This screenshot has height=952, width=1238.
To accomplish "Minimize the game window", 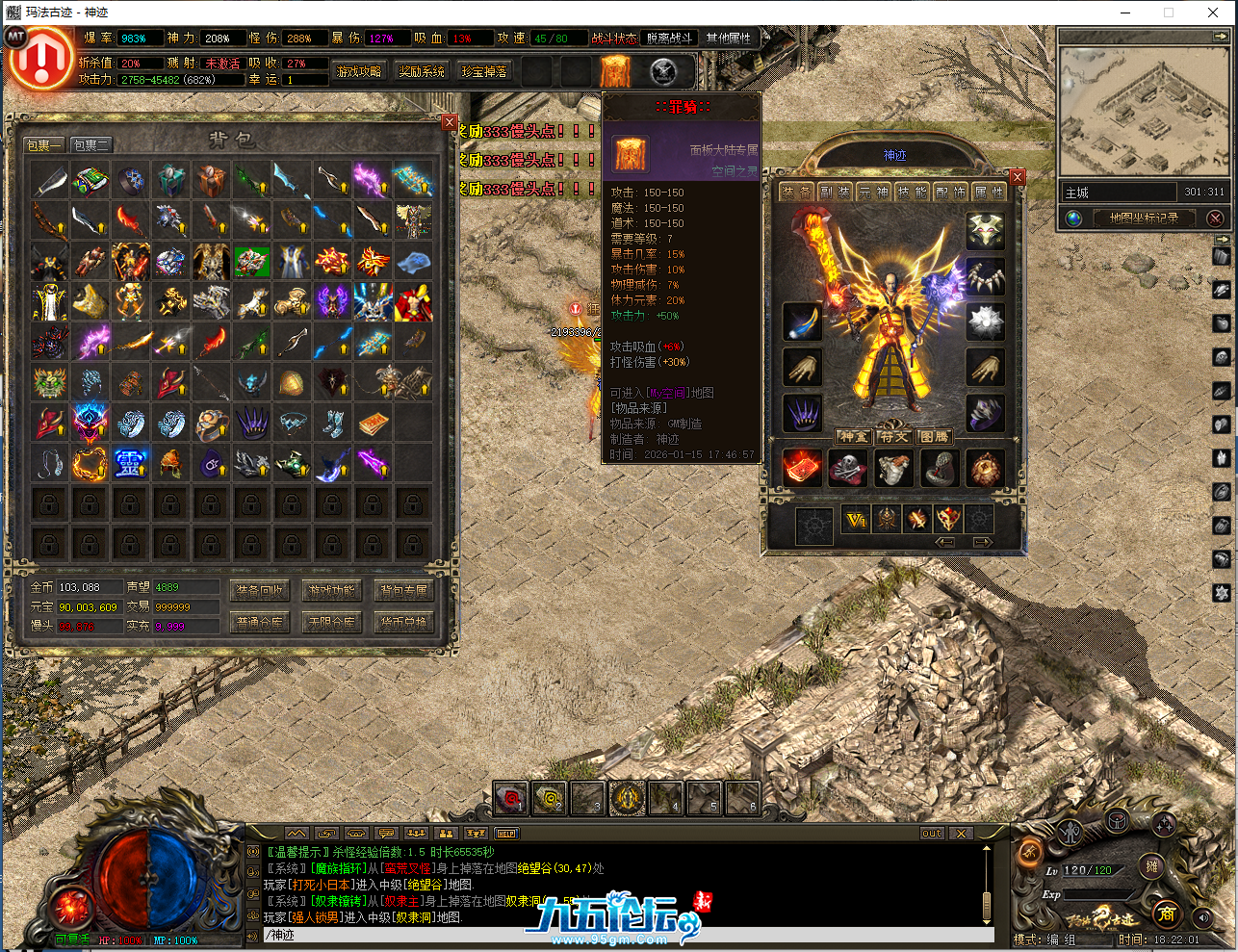I will (1124, 13).
